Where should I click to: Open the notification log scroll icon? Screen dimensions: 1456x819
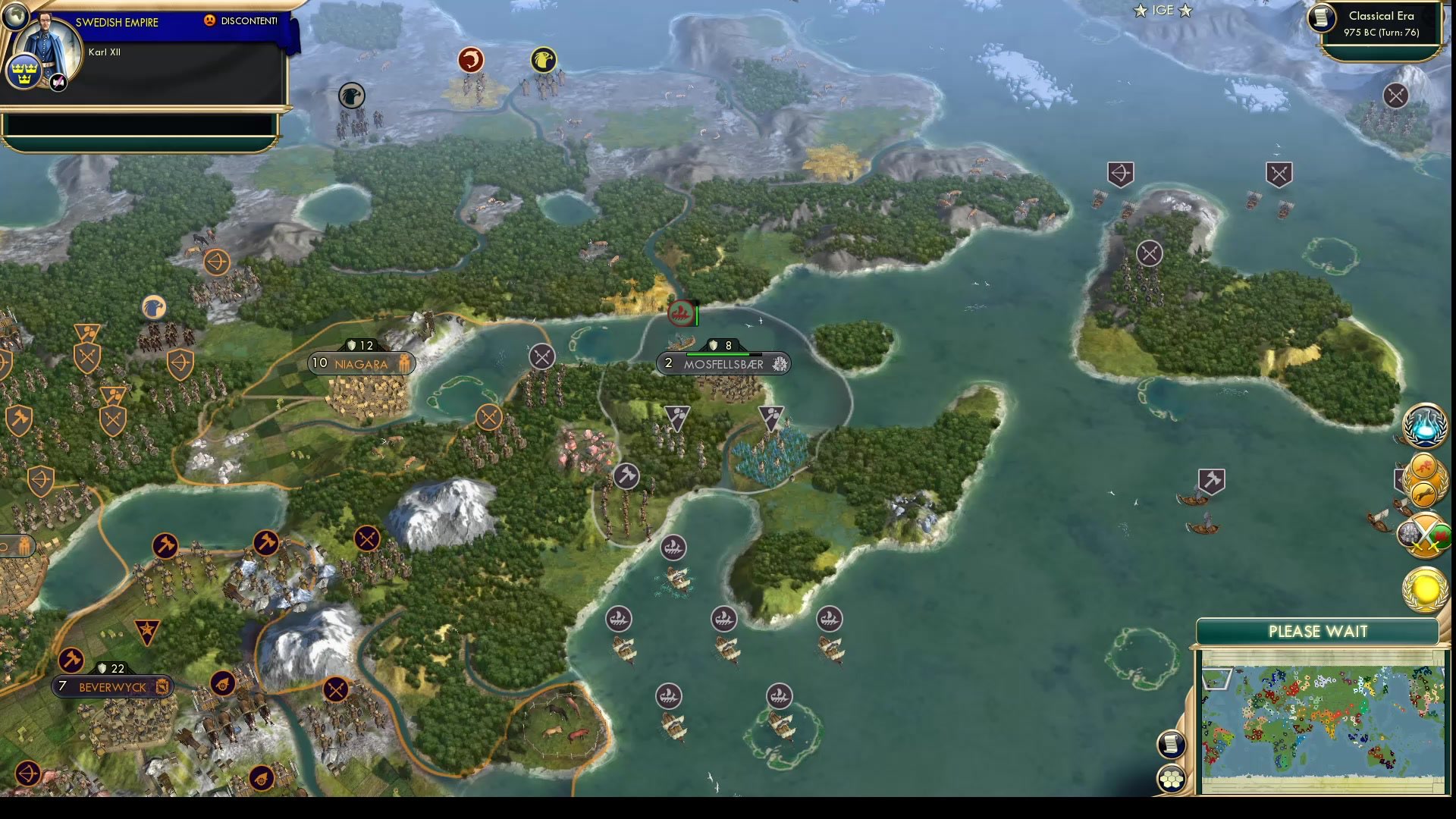pos(1172,743)
